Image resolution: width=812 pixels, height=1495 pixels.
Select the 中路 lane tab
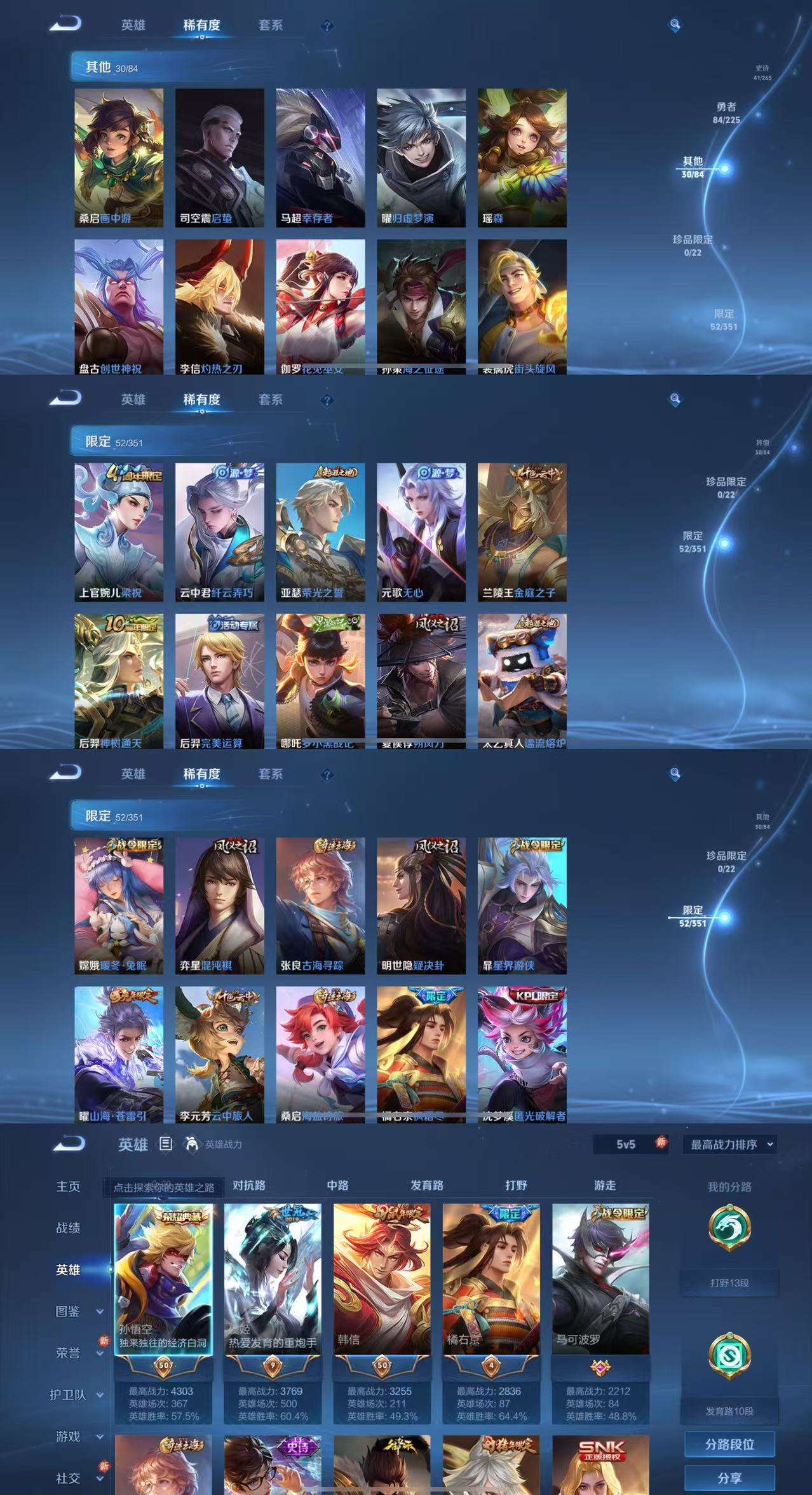(x=337, y=1185)
